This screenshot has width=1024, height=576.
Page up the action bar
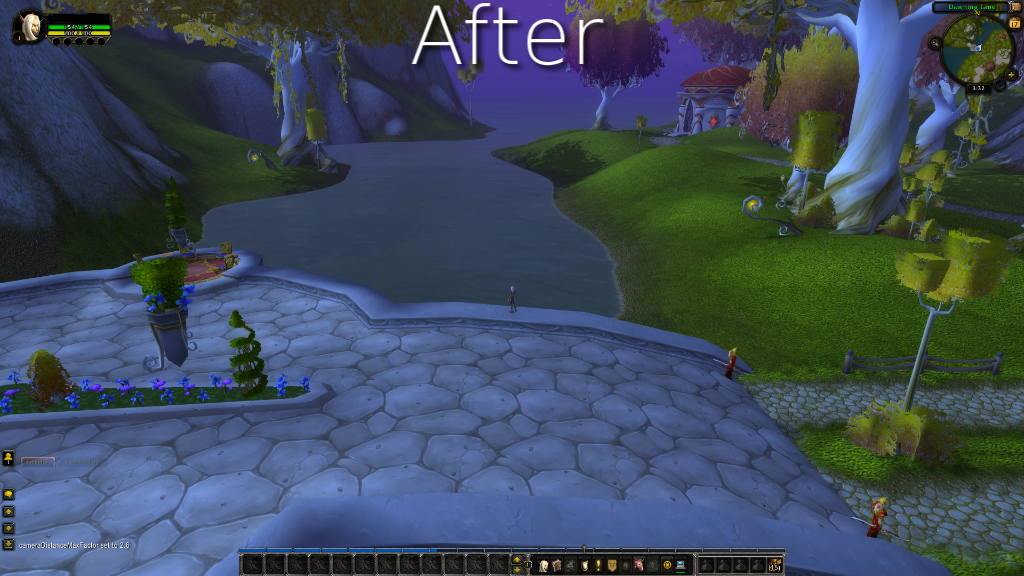517,559
